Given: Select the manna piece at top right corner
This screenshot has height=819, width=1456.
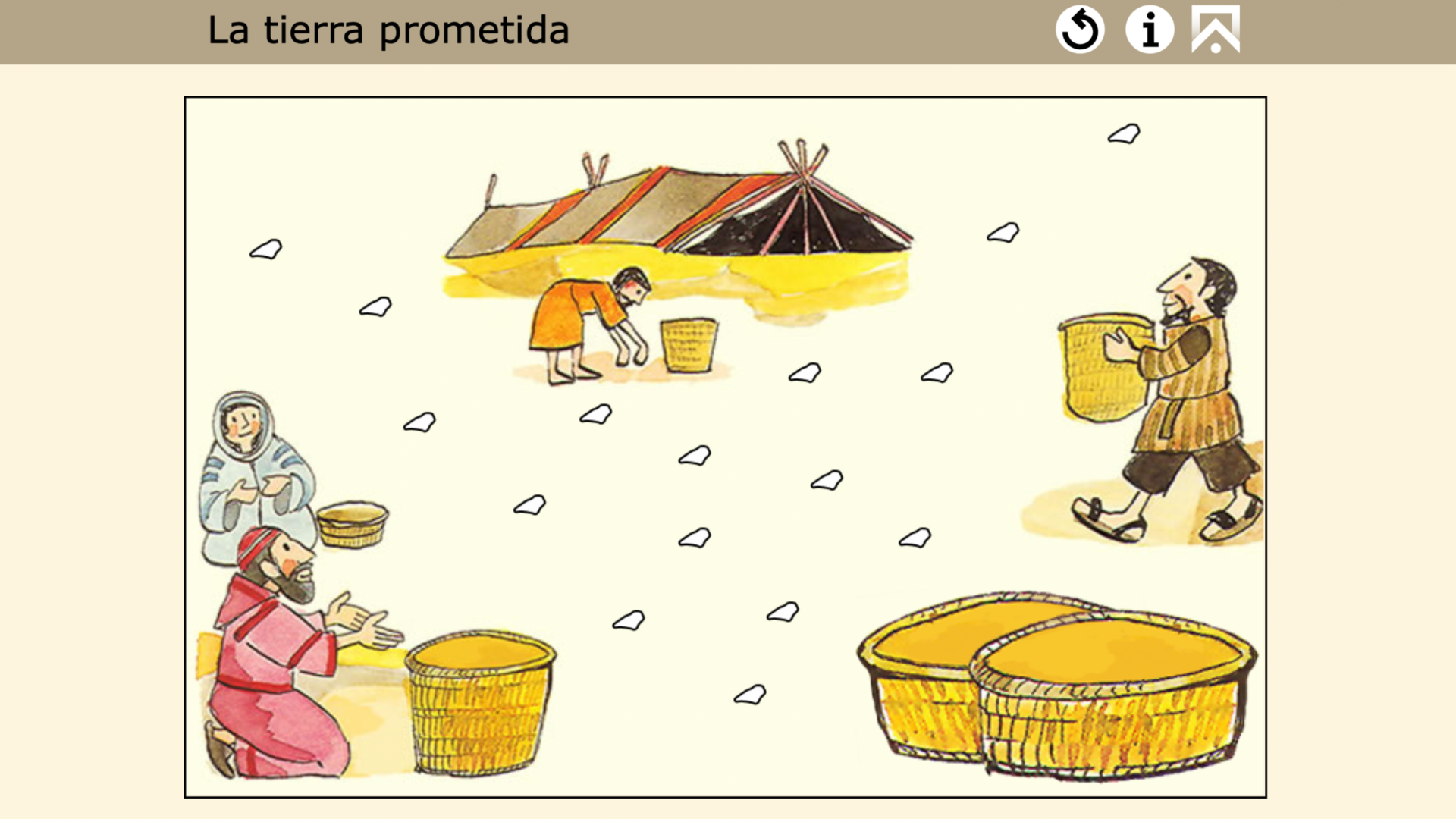Looking at the screenshot, I should (x=1125, y=133).
